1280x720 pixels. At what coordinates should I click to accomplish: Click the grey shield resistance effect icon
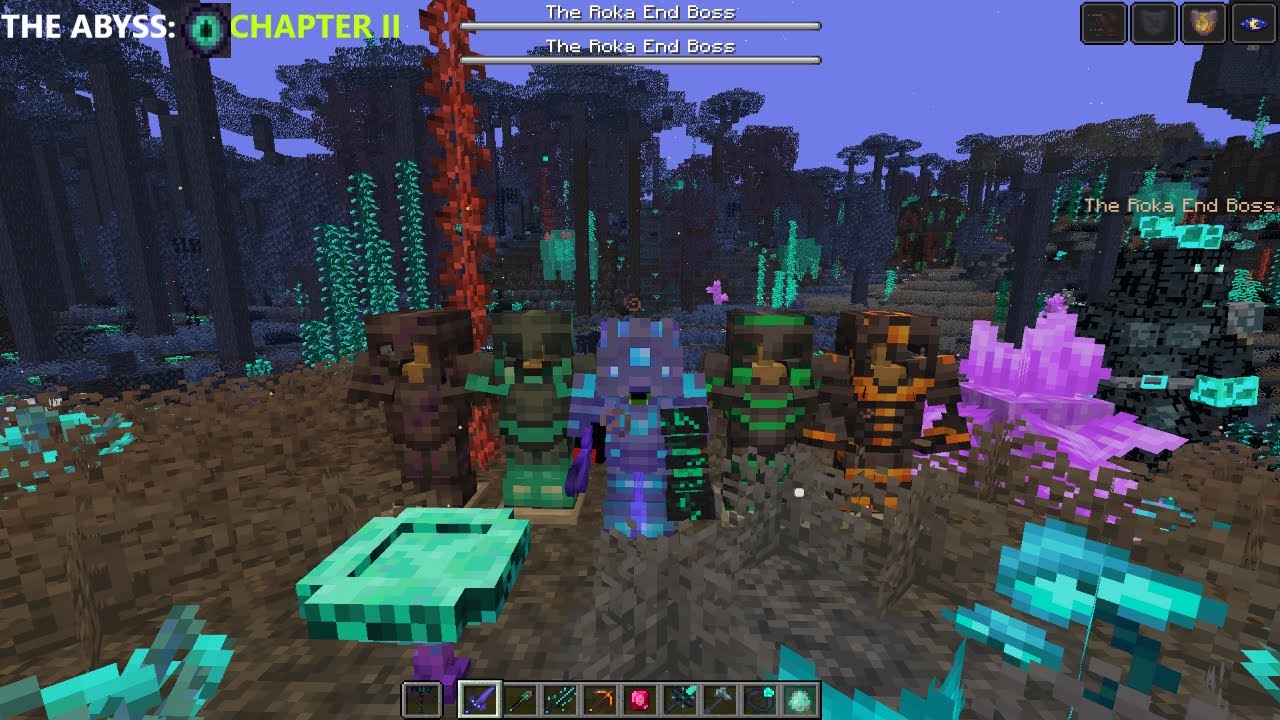[x=1154, y=23]
